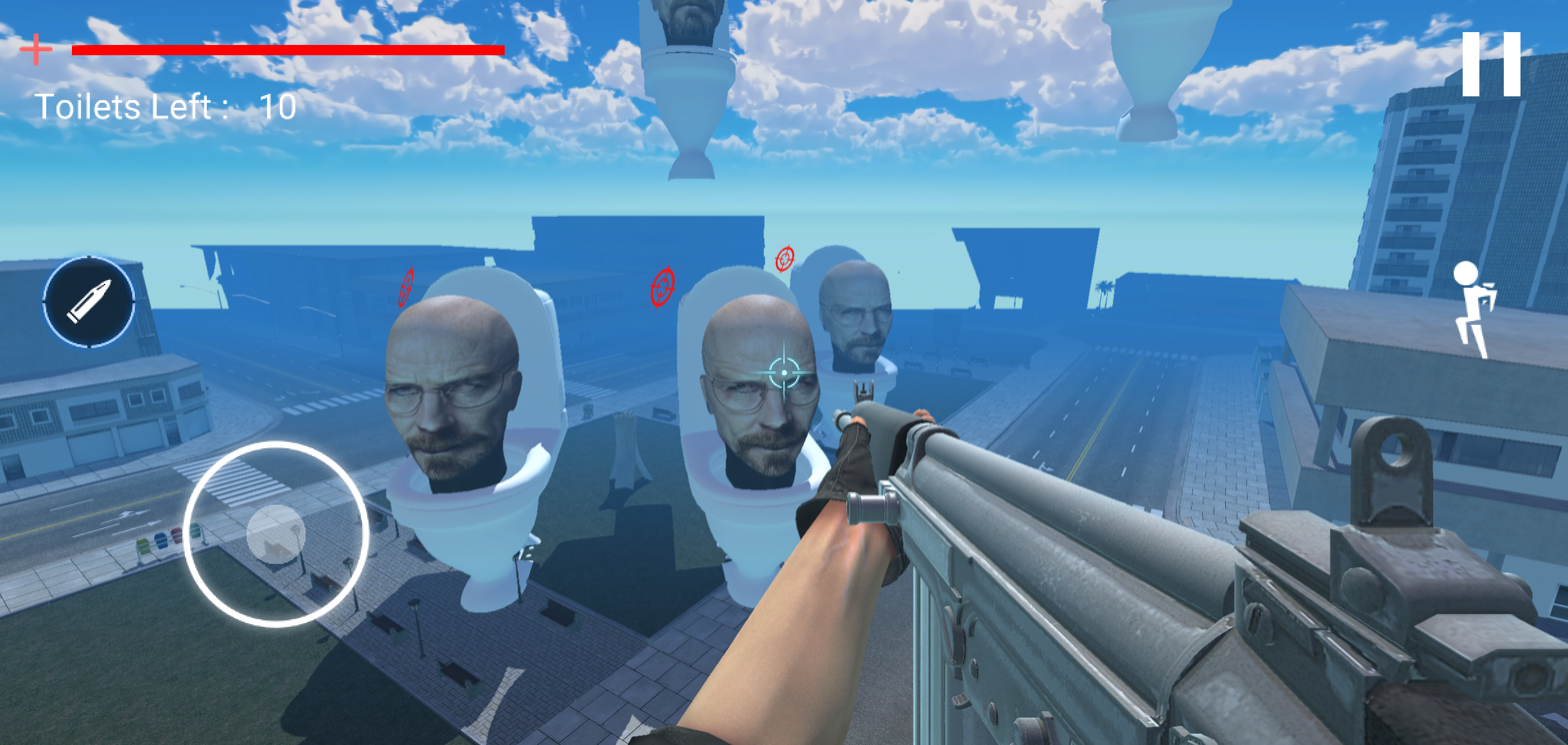Pause the game
The width and height of the screenshot is (1568, 745).
pos(1491,64)
